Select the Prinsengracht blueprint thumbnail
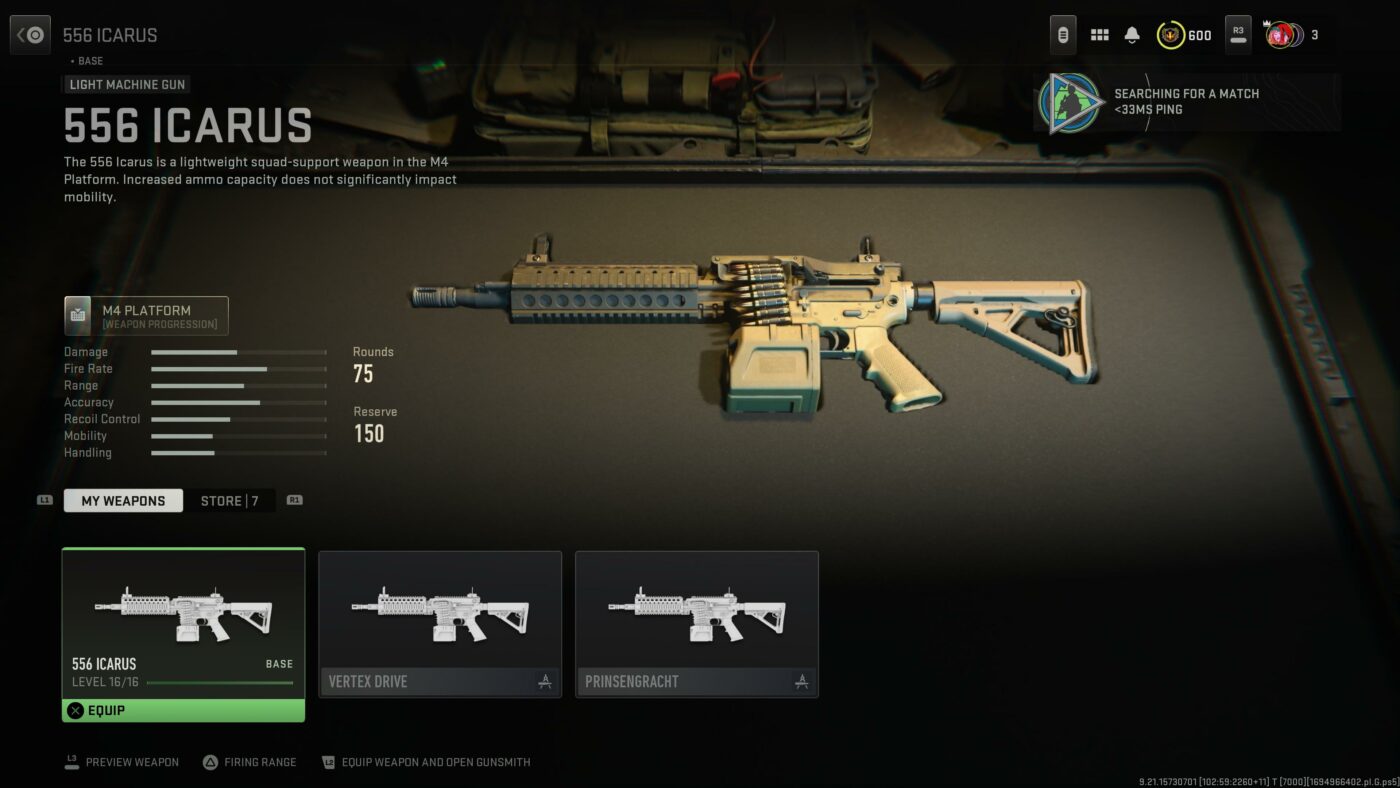Screen dimensions: 1400x788 [x=697, y=615]
